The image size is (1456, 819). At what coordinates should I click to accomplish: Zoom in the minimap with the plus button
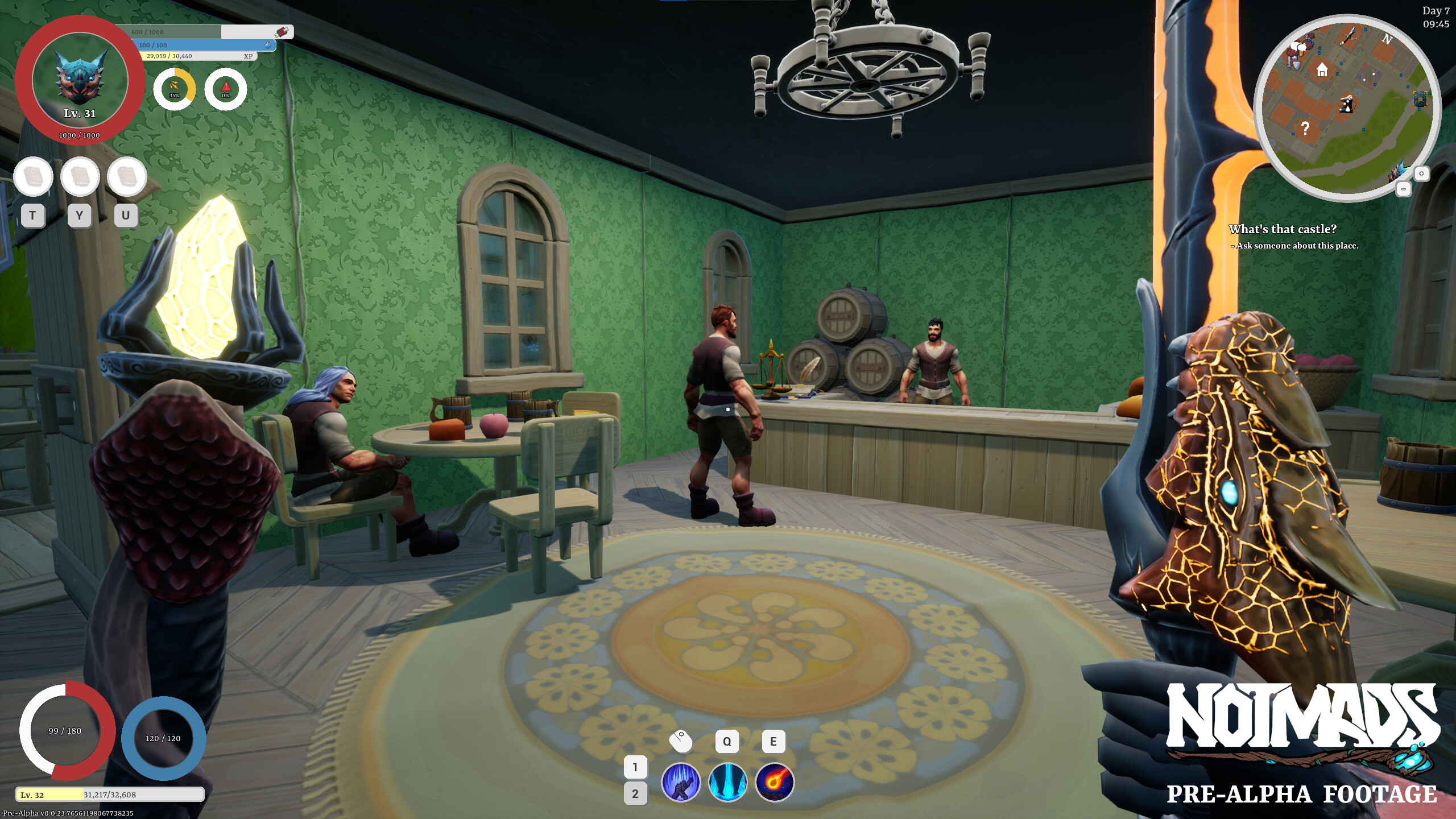tap(1422, 173)
